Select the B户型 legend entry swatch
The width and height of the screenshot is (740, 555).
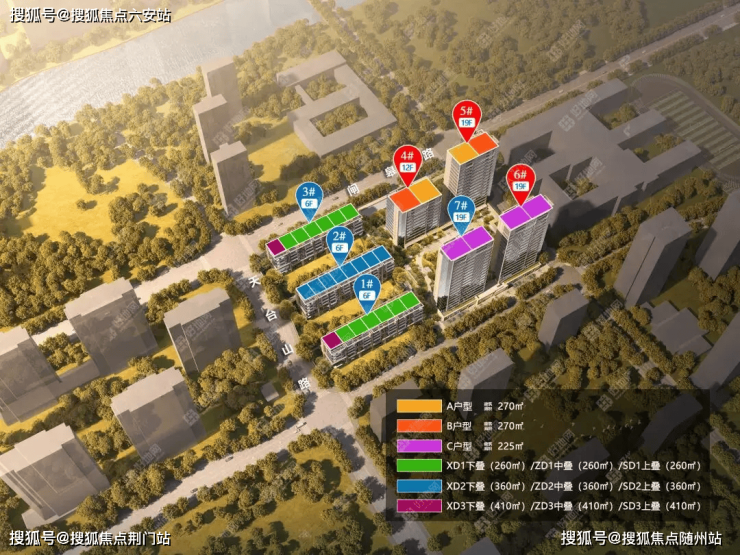point(417,426)
